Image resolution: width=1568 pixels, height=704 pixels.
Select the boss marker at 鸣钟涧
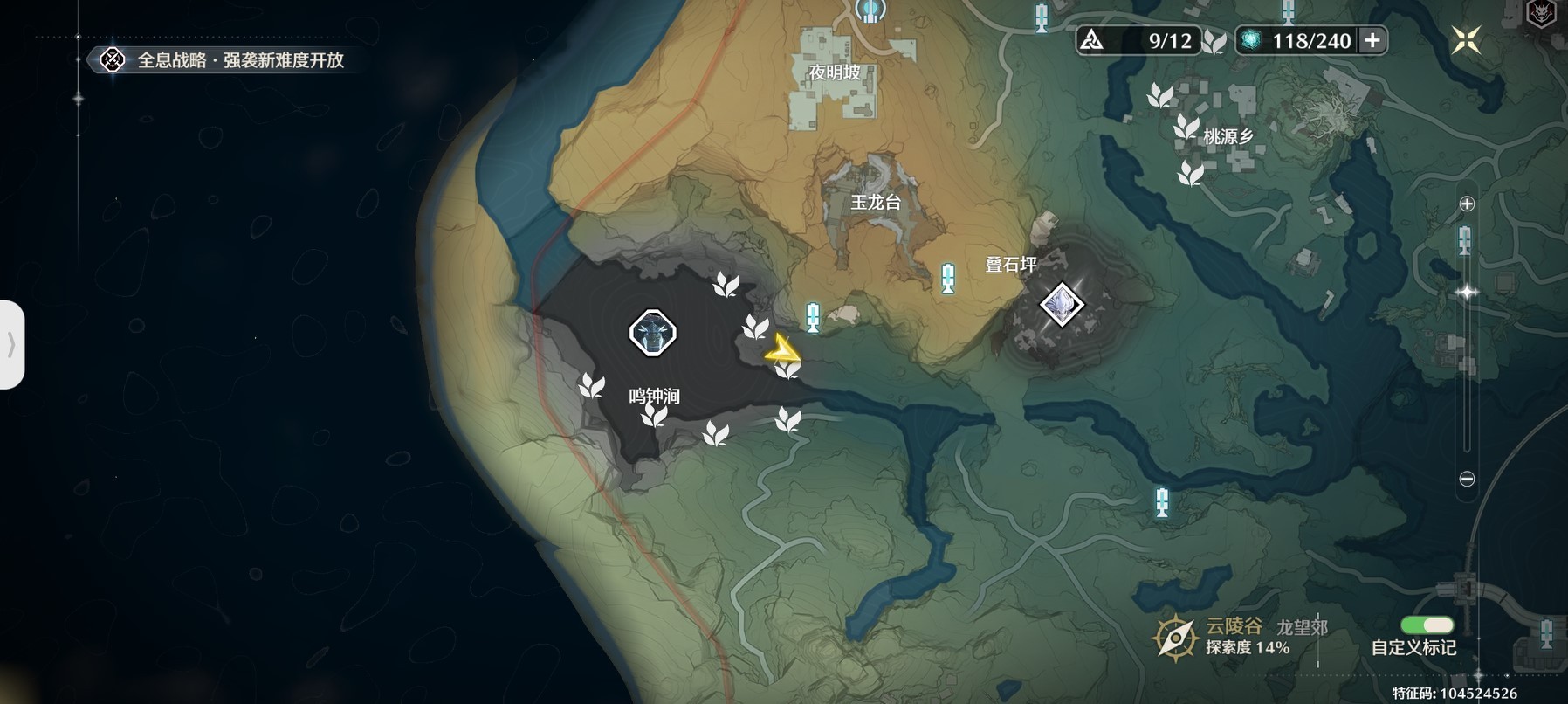(652, 333)
